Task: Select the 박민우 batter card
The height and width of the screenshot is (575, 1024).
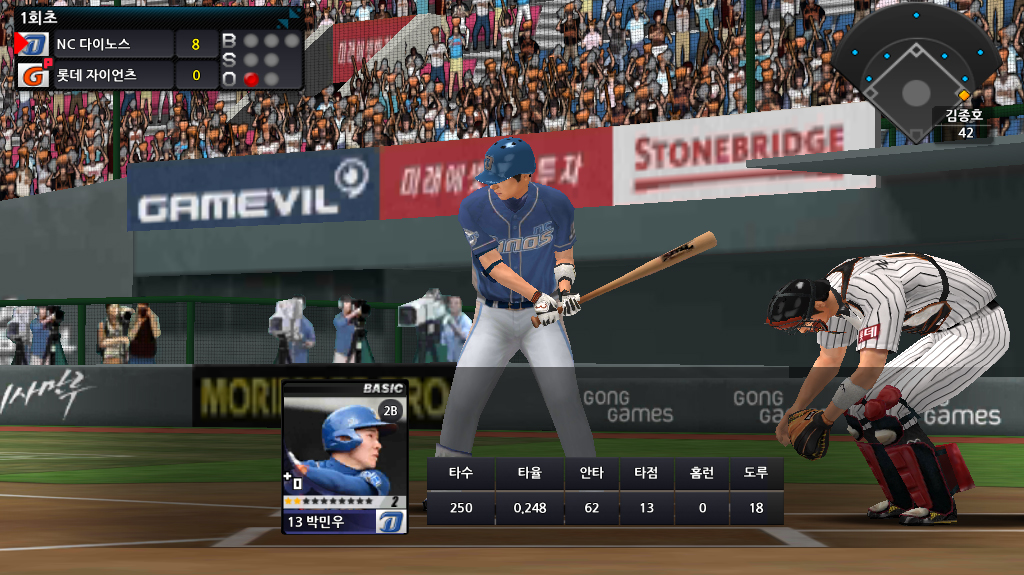Action: (344, 457)
